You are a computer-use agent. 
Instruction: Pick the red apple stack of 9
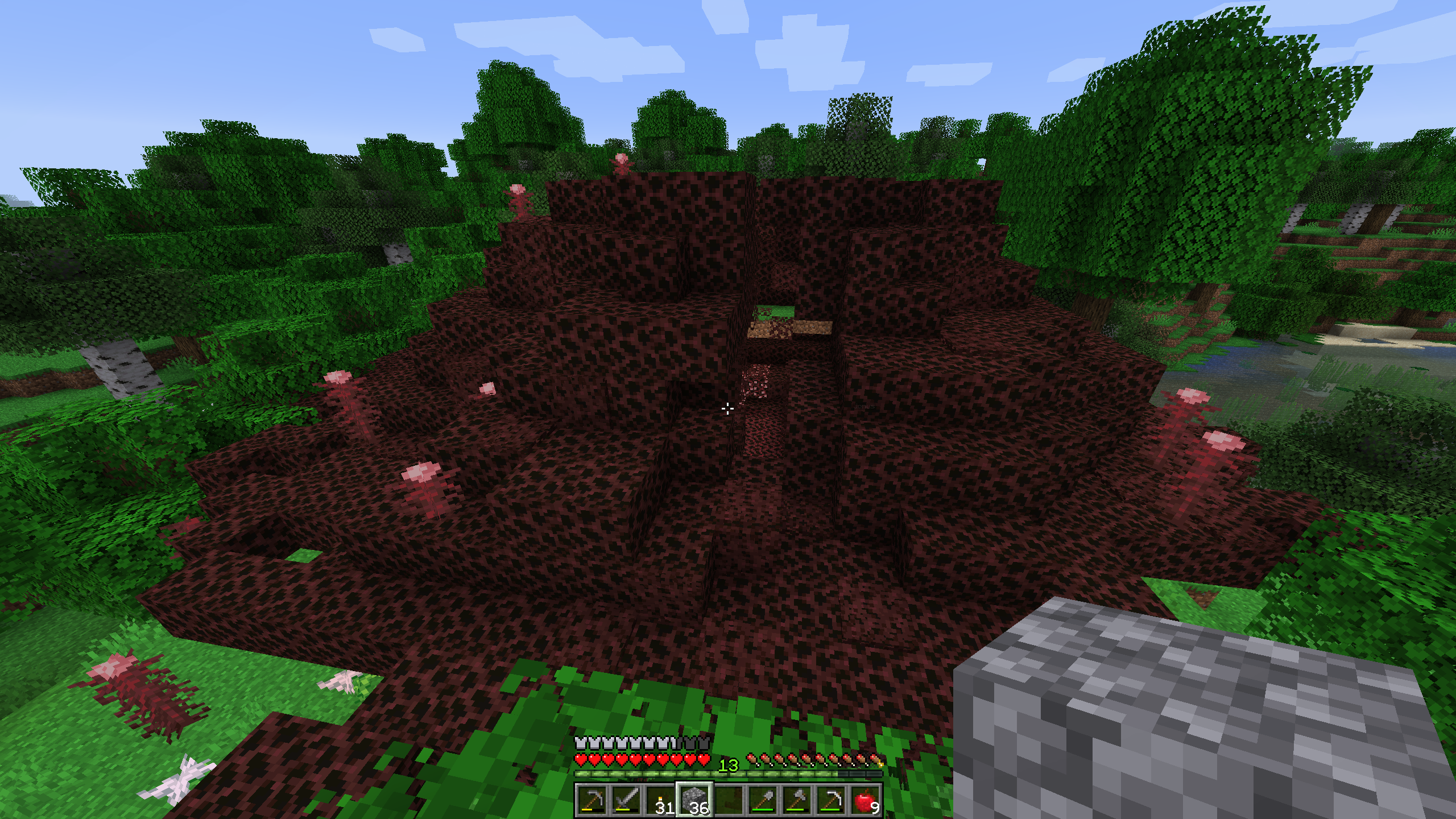coord(865,800)
